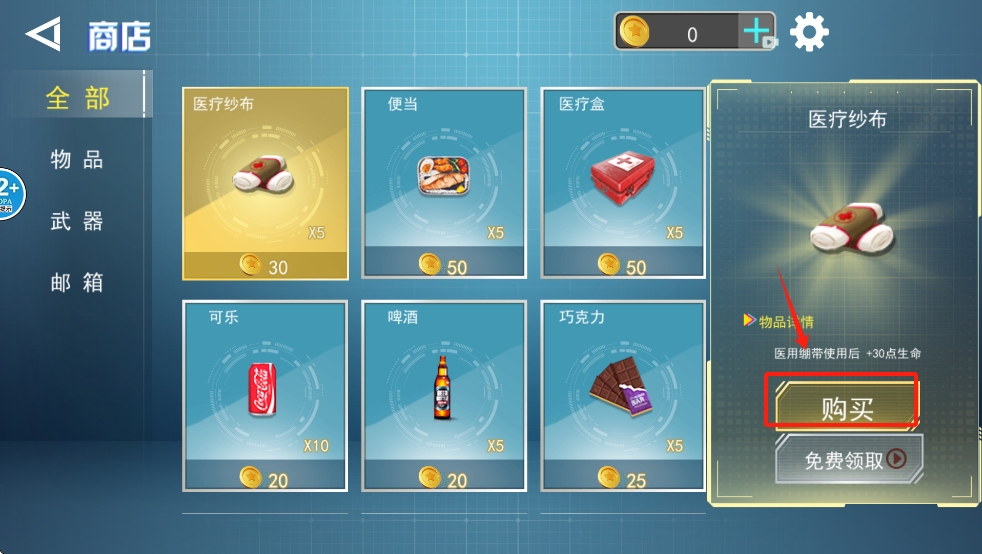Claim for free via 免费领取 button

pos(849,459)
